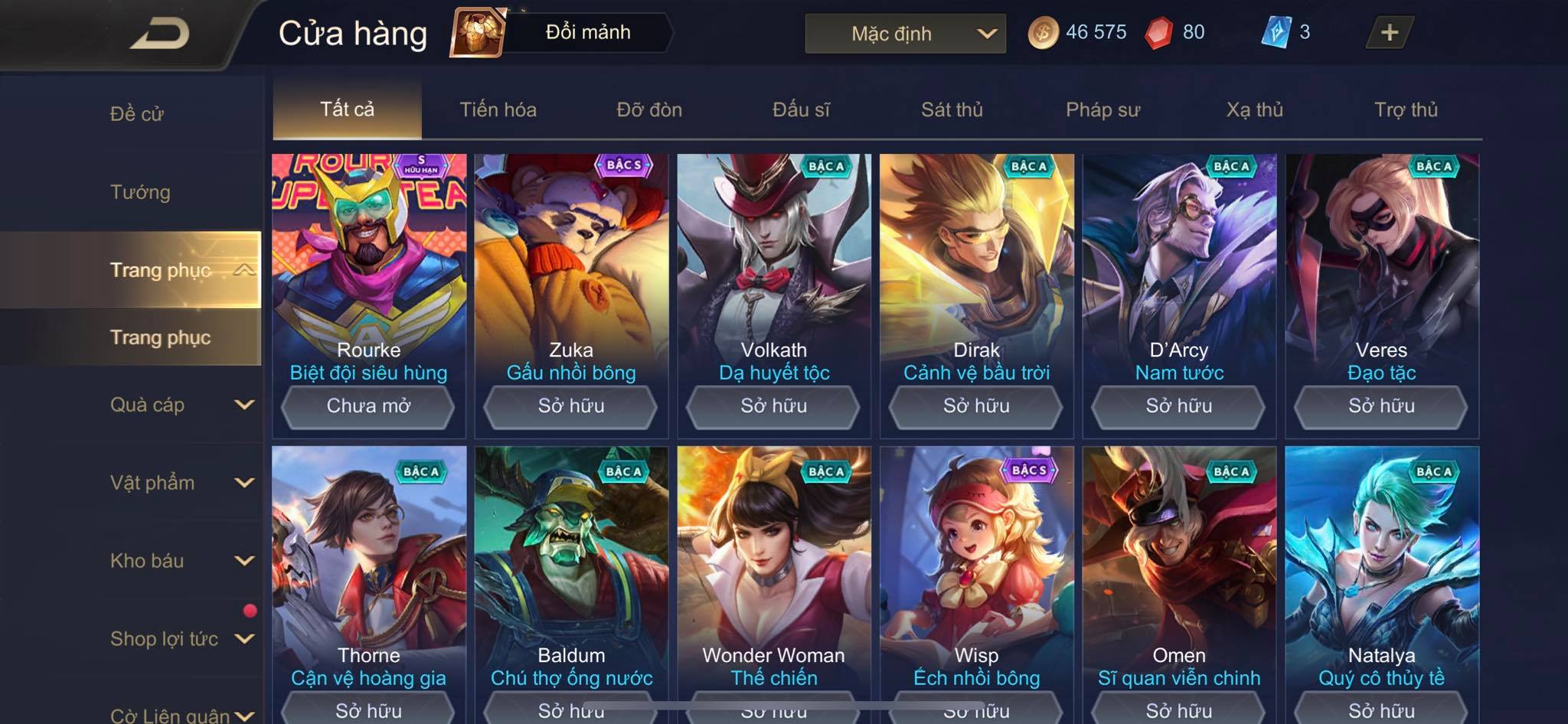Switch to the Sát thủ tab

tap(952, 109)
